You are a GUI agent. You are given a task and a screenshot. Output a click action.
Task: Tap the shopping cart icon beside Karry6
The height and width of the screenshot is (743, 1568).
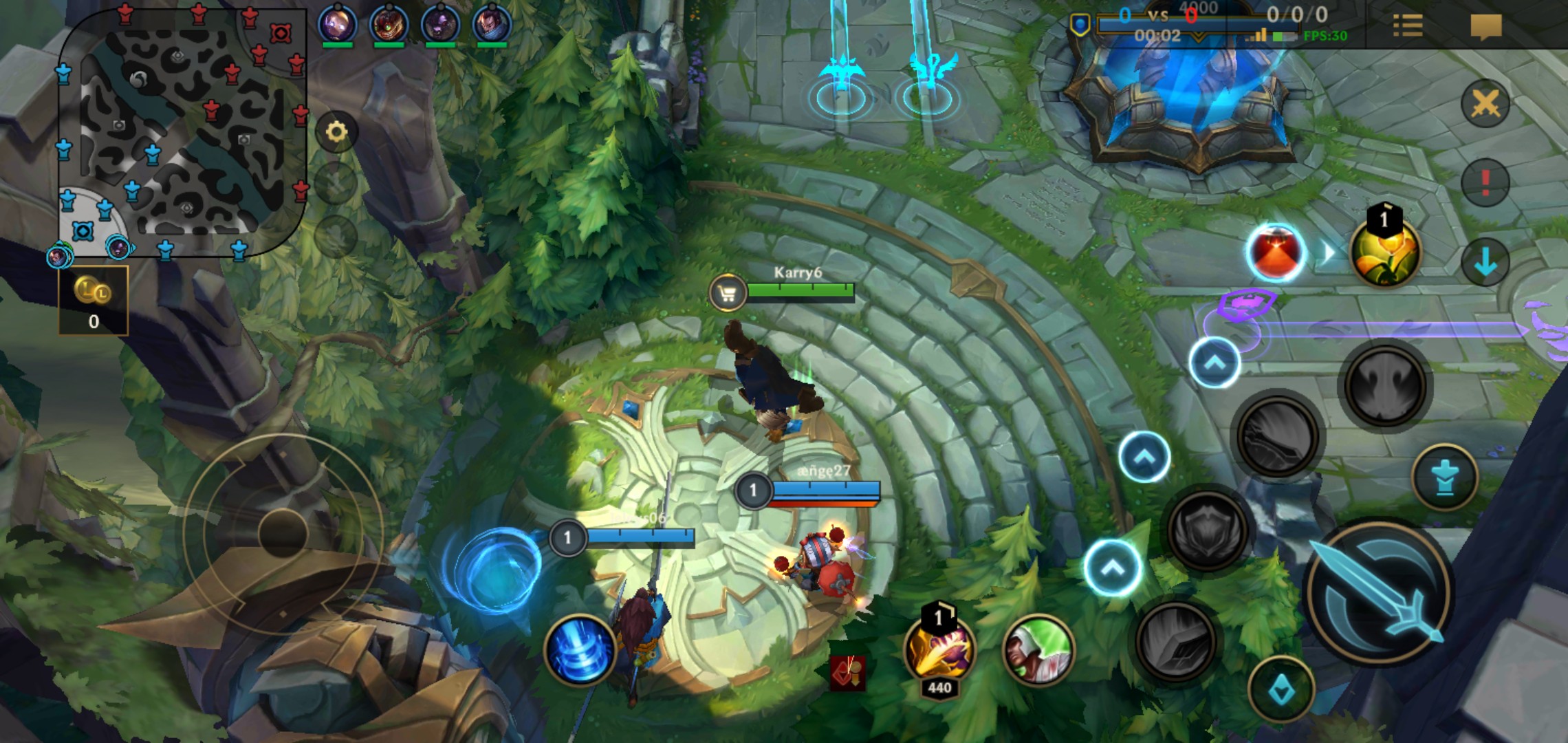(728, 294)
